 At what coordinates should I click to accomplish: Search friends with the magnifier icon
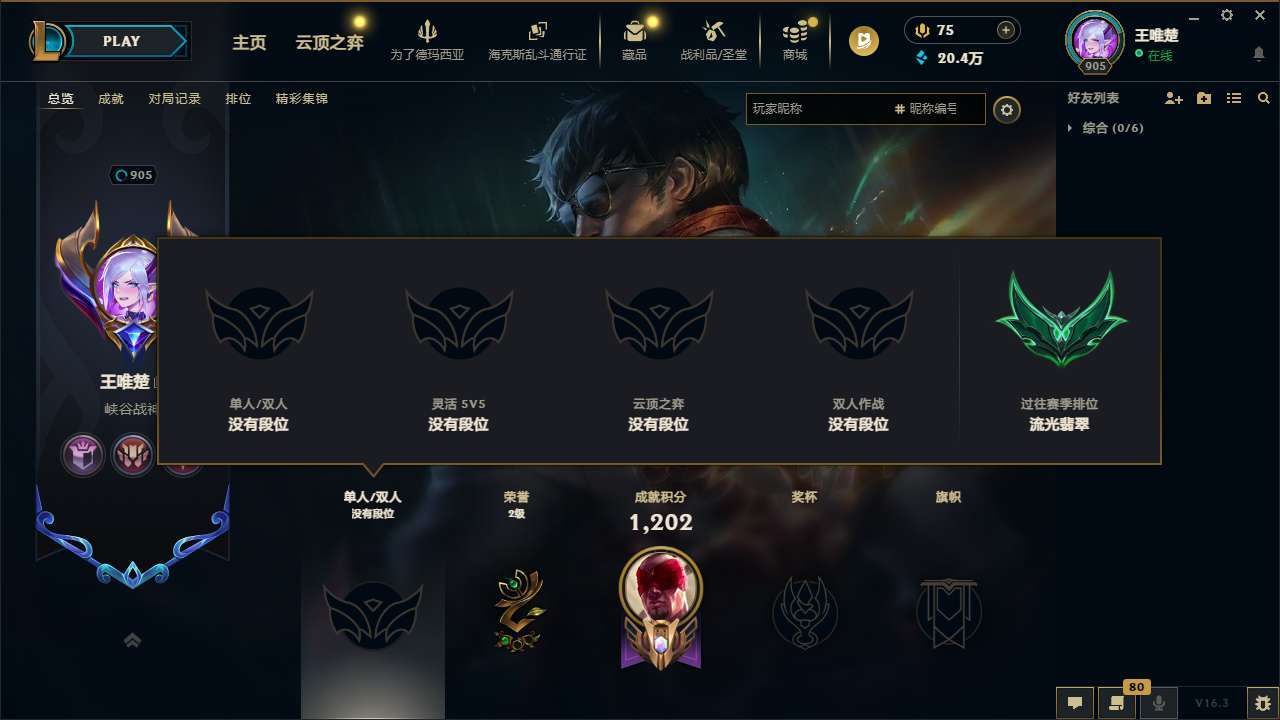click(x=1263, y=97)
